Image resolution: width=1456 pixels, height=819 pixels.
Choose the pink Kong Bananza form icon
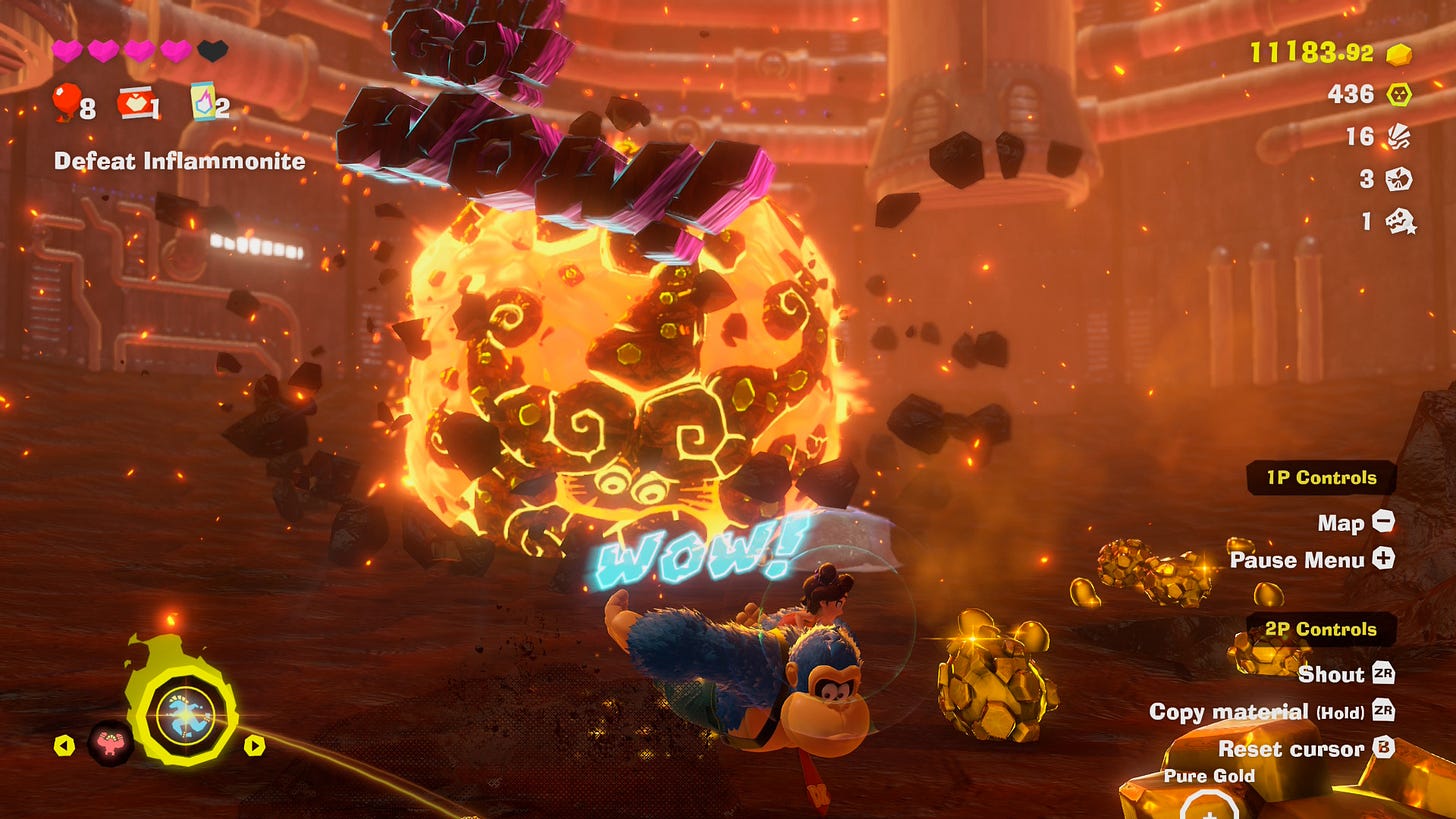[x=110, y=743]
